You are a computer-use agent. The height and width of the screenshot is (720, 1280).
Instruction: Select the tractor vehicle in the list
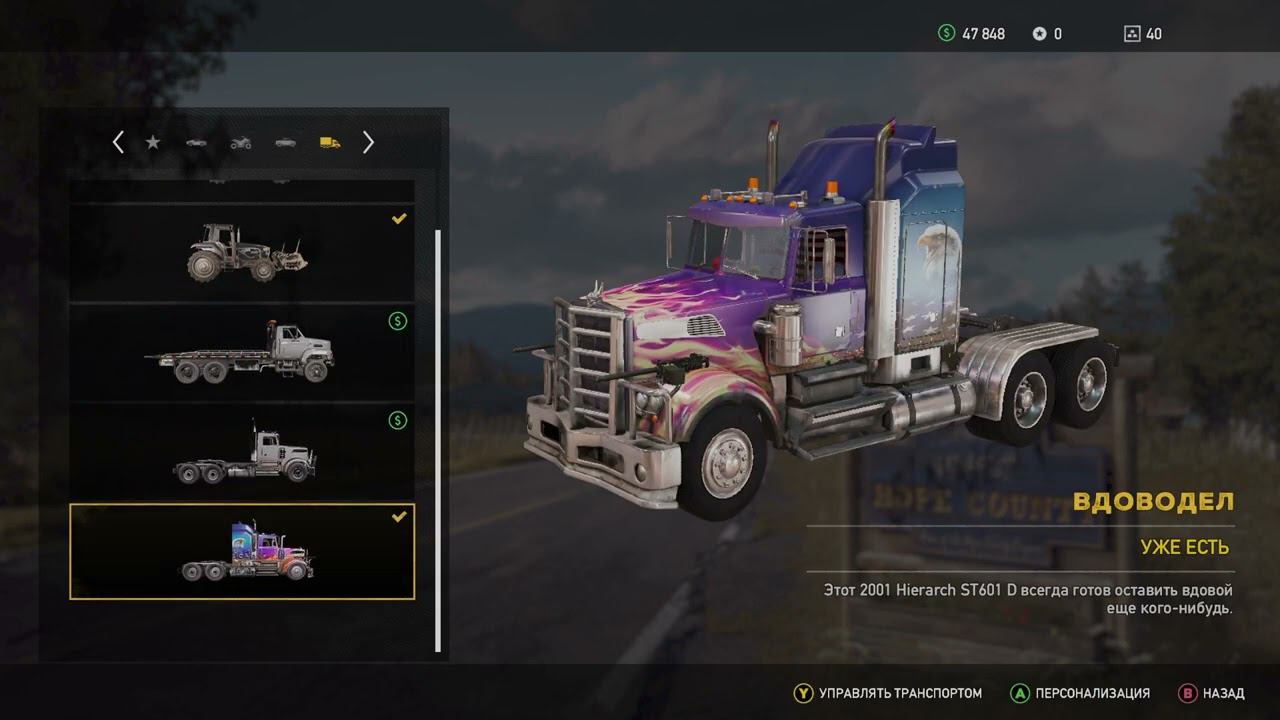coord(242,252)
